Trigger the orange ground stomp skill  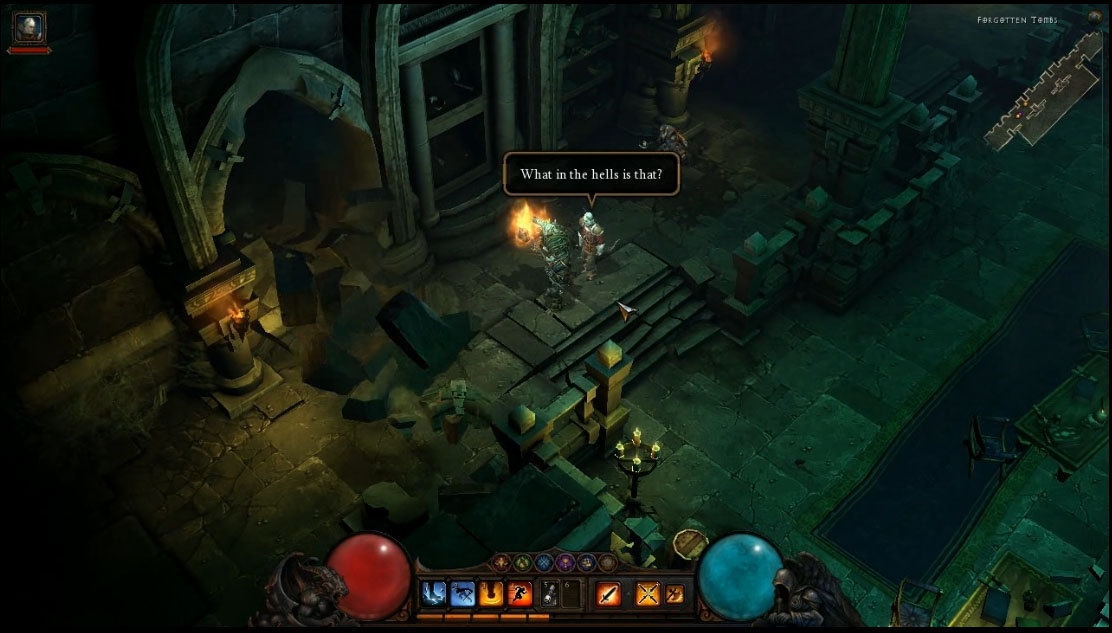click(490, 594)
